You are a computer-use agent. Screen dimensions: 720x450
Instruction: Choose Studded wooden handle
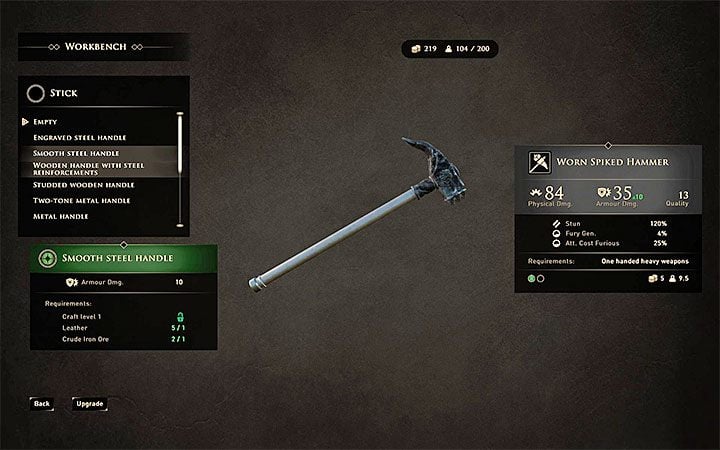(x=84, y=185)
